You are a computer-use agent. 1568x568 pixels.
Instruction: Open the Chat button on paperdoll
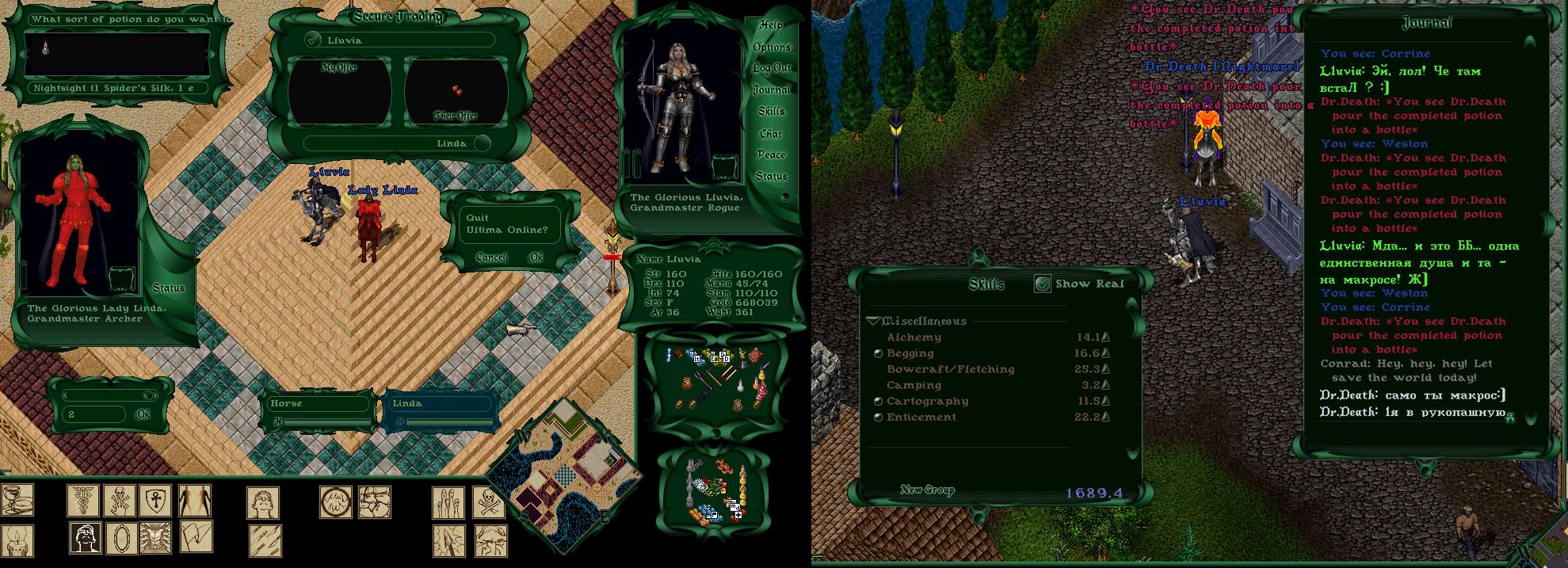click(x=771, y=134)
